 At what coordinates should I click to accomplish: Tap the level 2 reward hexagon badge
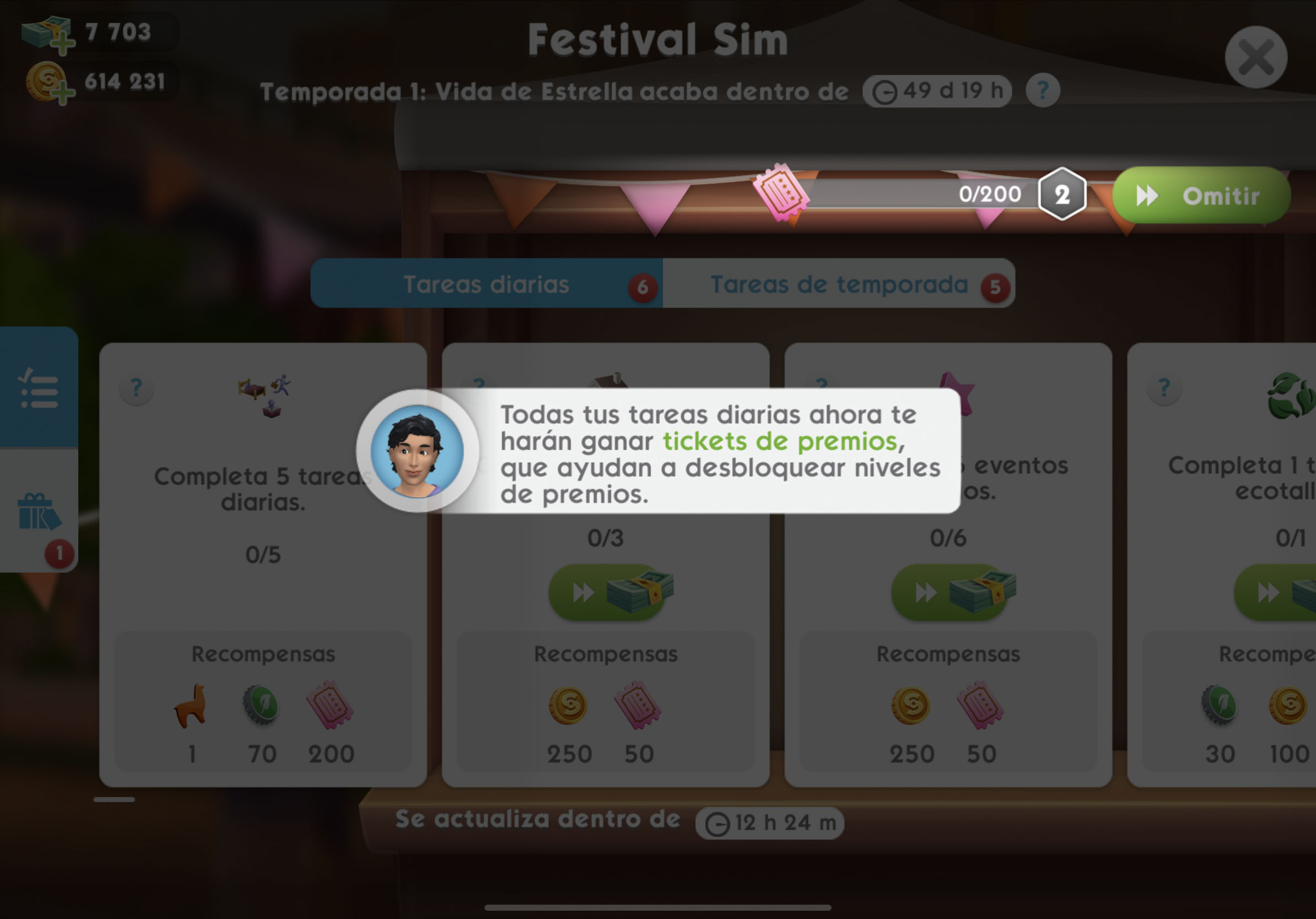pyautogui.click(x=1061, y=195)
